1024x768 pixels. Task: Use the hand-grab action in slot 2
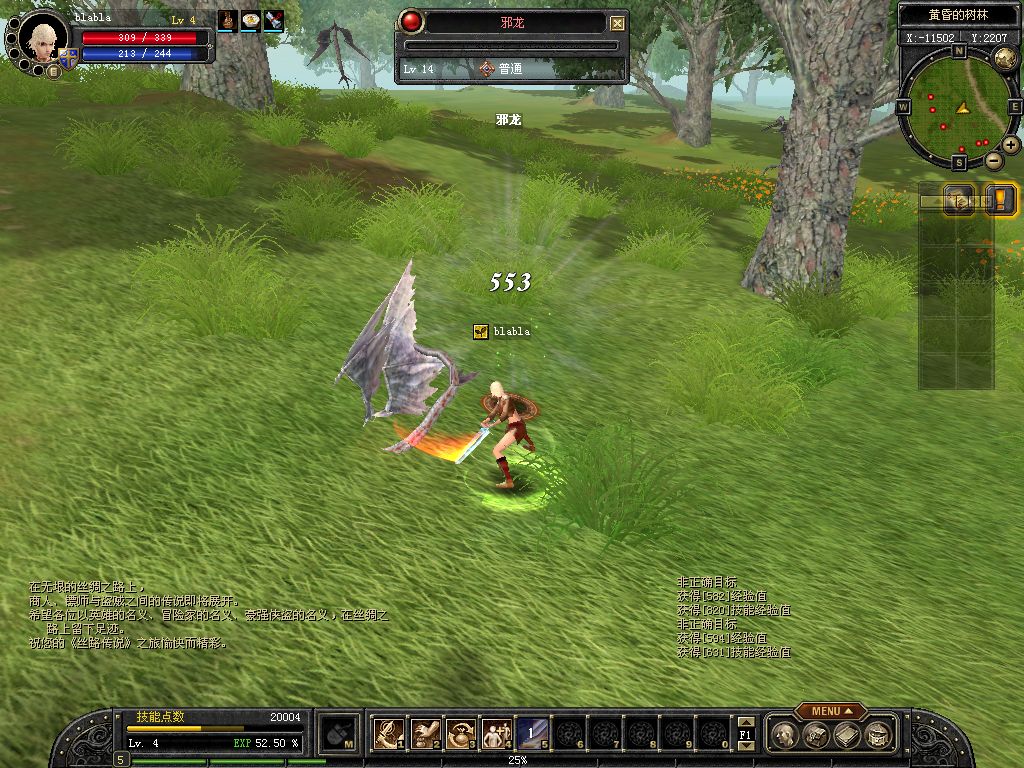[424, 734]
